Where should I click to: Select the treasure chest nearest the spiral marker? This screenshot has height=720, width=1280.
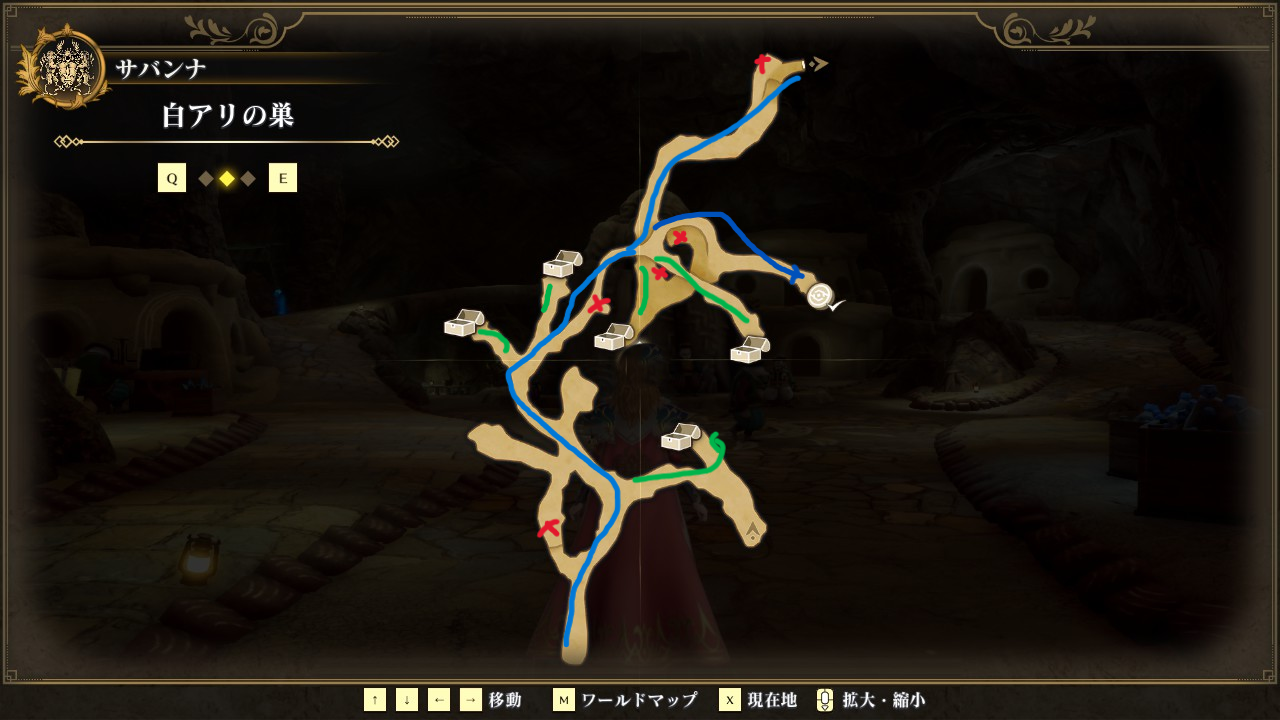750,350
